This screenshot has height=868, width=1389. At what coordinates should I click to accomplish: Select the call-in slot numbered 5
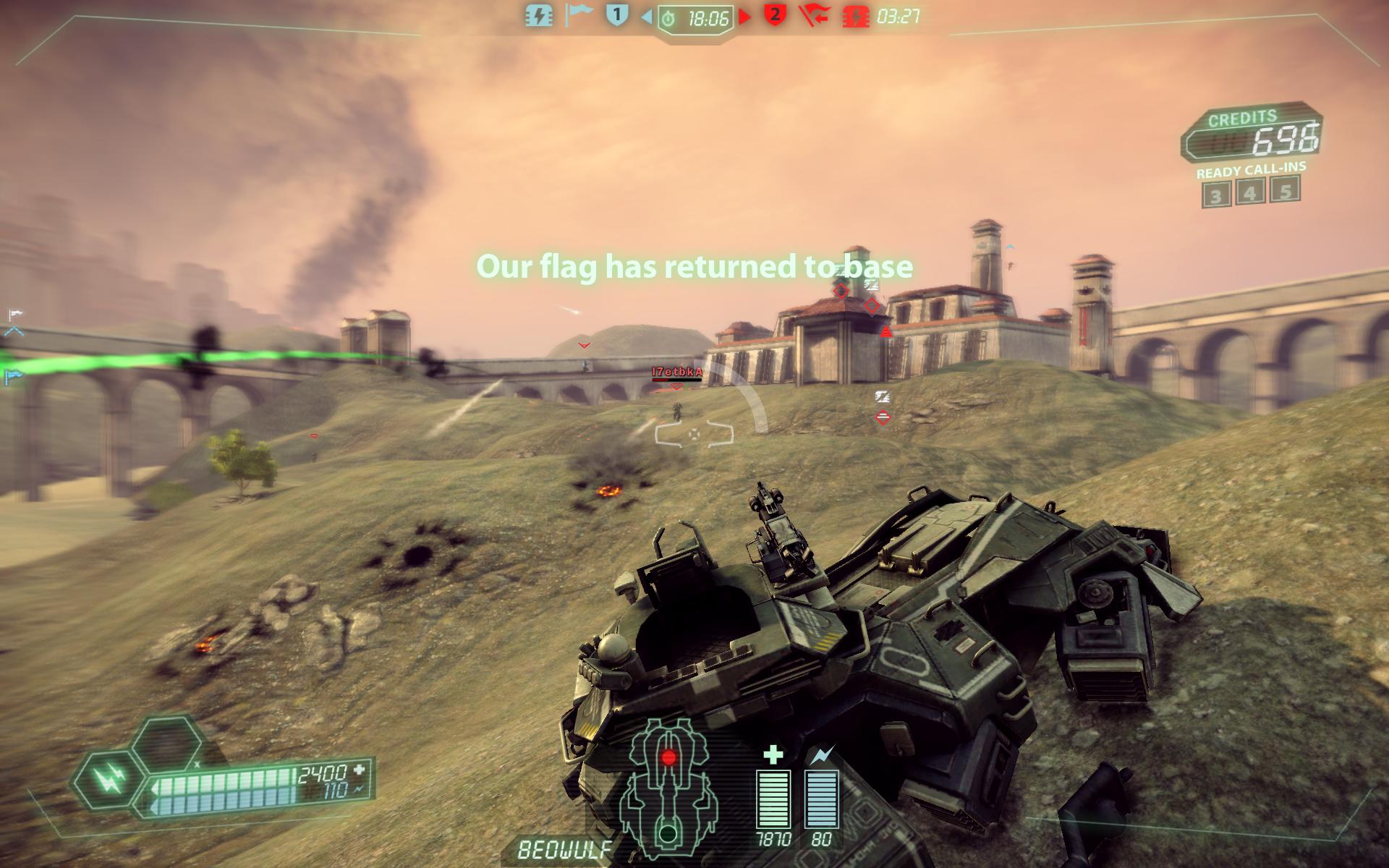point(1286,190)
